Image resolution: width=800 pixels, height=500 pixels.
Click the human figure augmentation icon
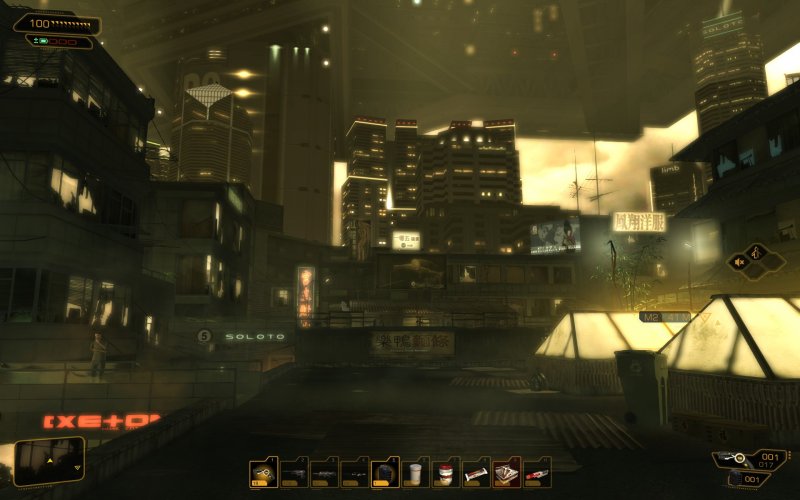(757, 253)
